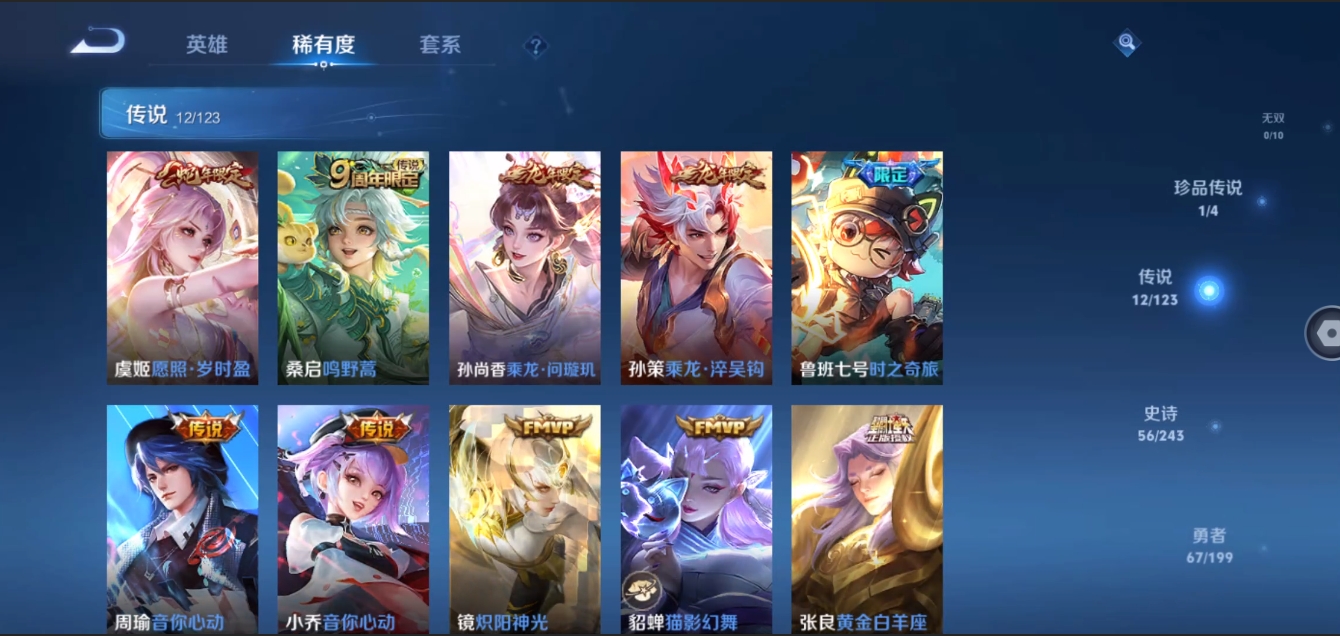This screenshot has width=1340, height=636.
Task: Switch to the 史诗 rarity category
Action: tap(1161, 423)
